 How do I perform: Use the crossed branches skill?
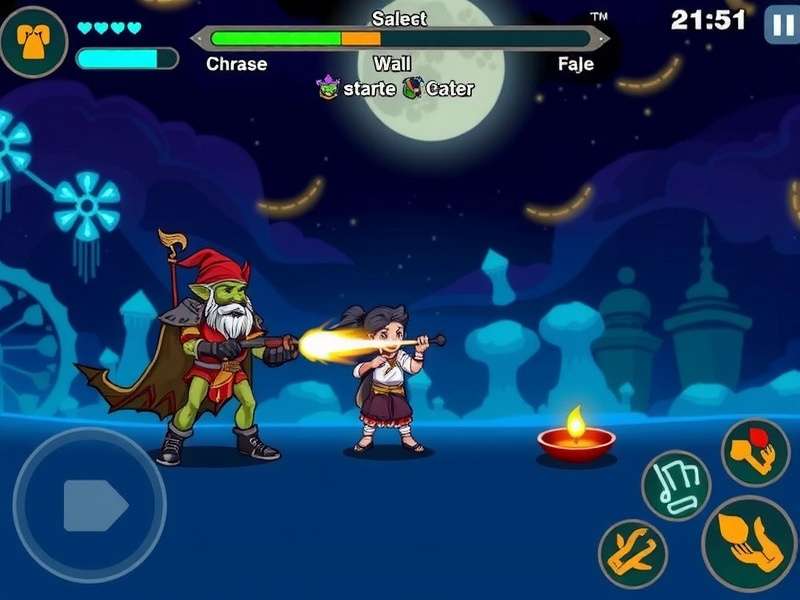point(632,553)
